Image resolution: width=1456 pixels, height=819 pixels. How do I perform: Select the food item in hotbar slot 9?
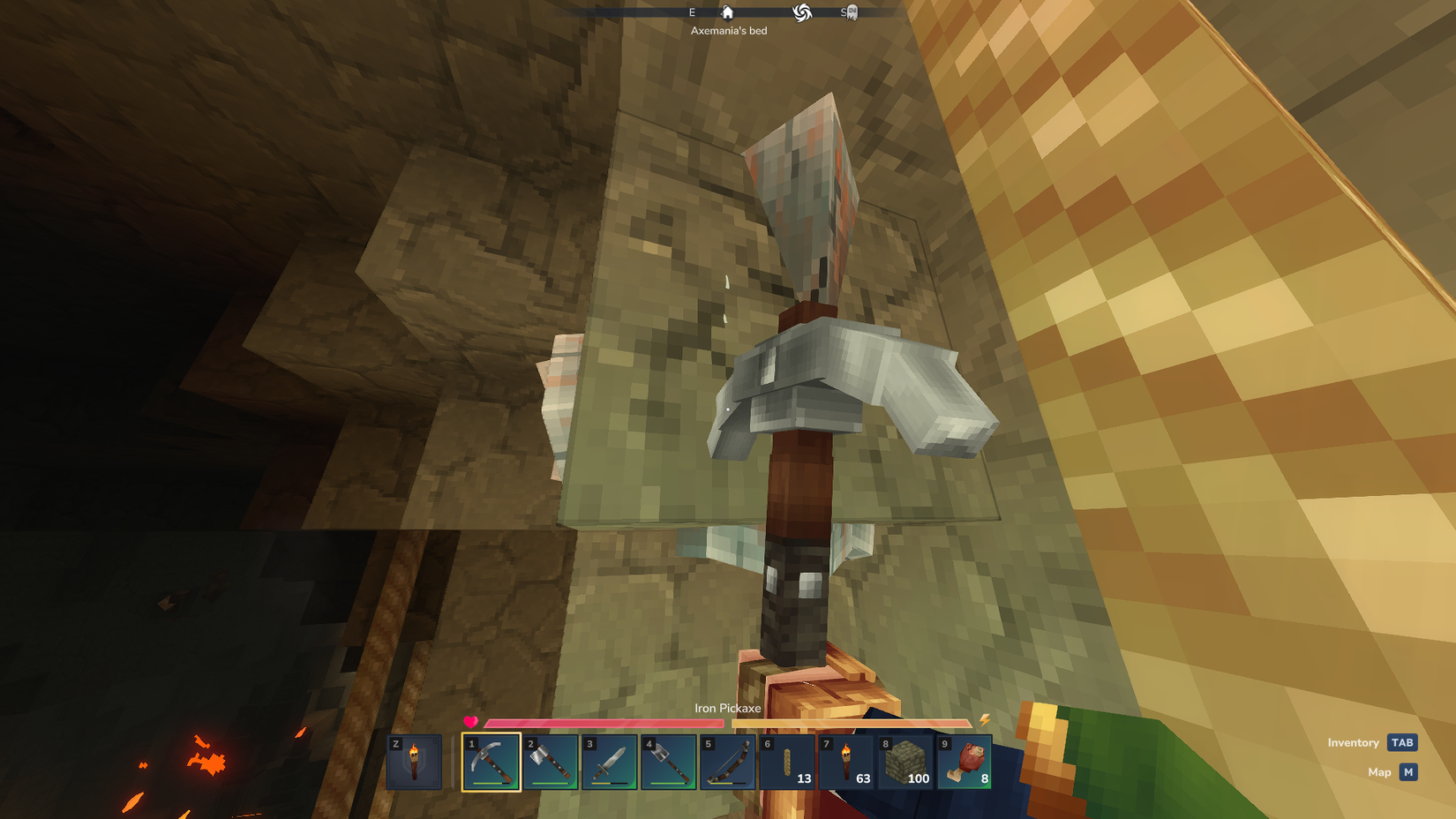[964, 762]
